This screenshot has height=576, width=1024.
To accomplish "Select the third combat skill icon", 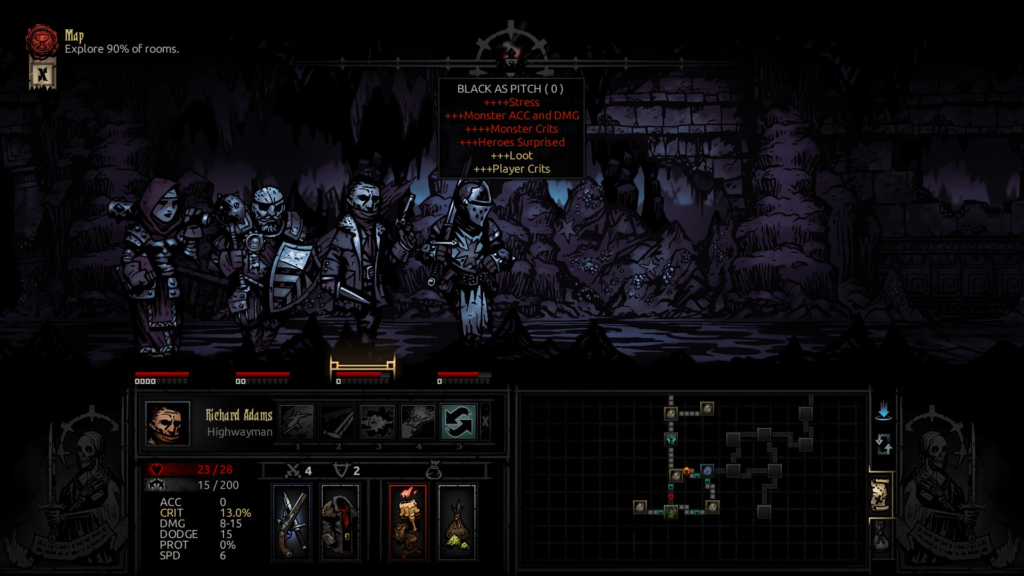I will pyautogui.click(x=378, y=422).
